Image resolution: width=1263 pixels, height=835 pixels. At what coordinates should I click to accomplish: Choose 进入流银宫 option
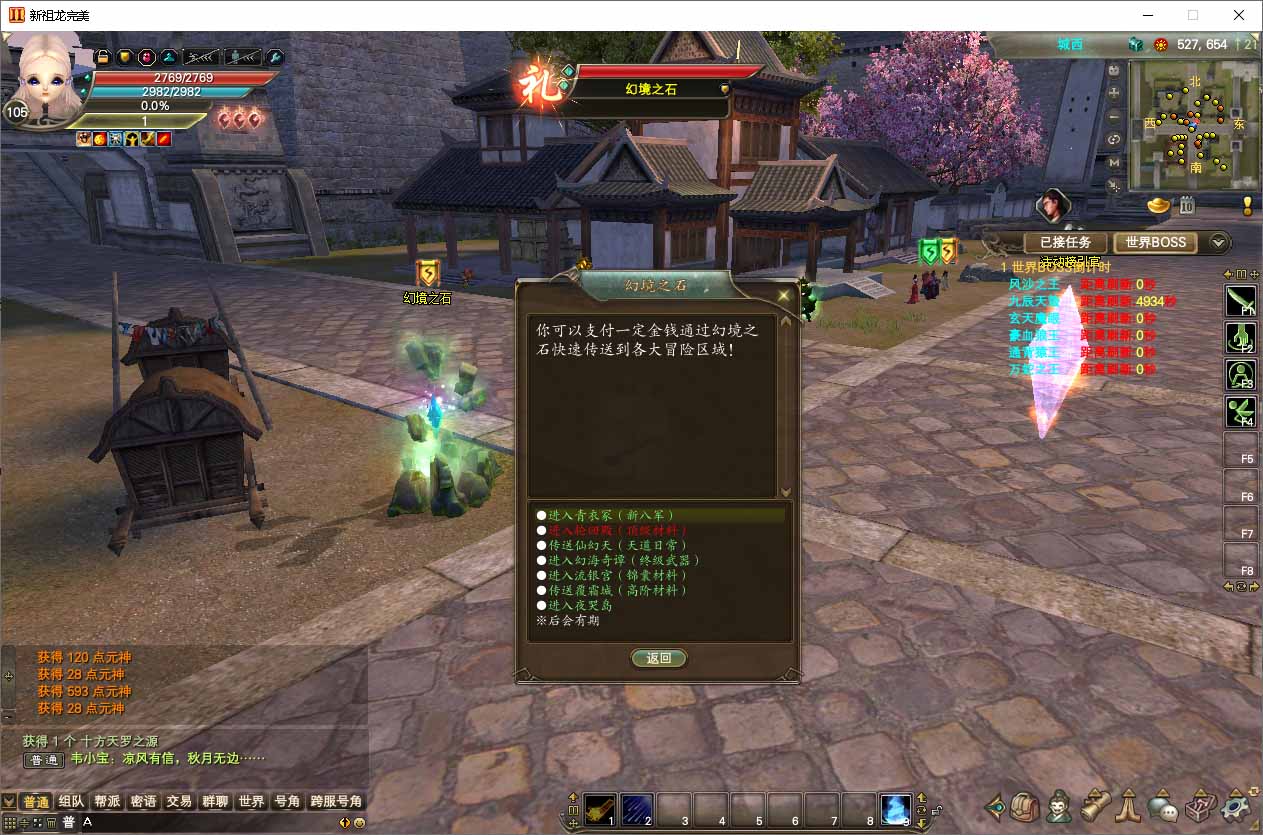pos(612,575)
